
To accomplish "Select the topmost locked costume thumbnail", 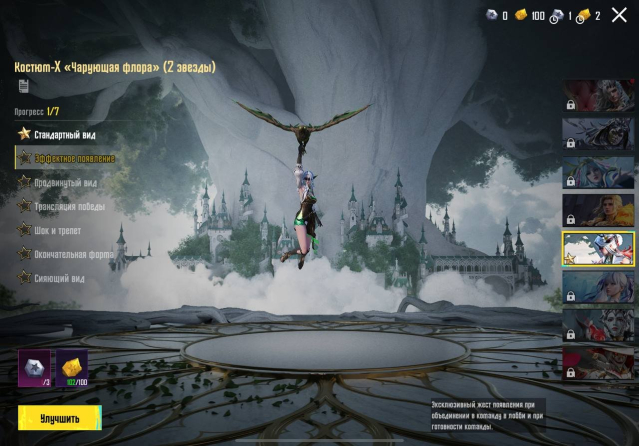I will pyautogui.click(x=598, y=96).
